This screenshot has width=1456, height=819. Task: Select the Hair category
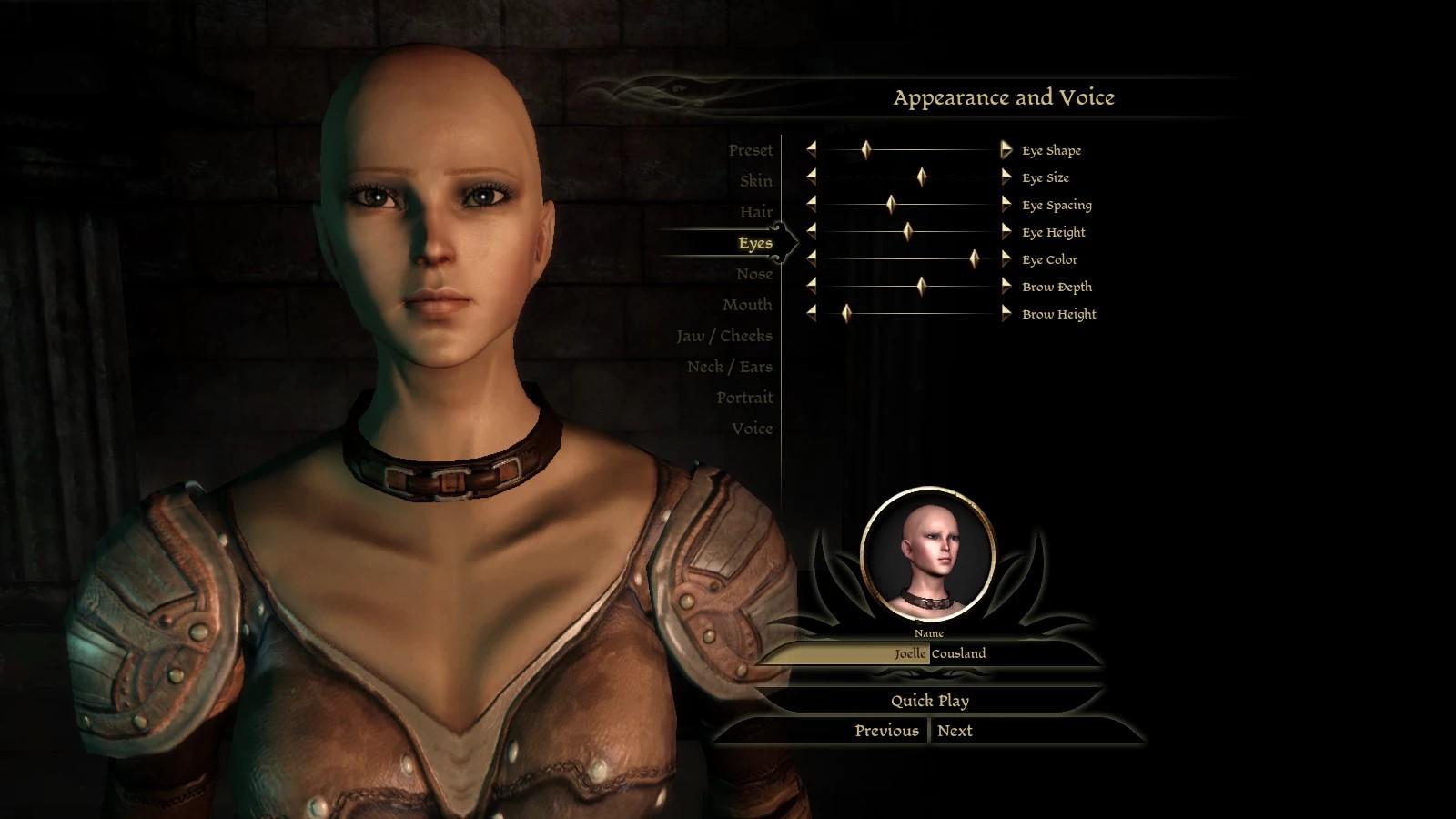pyautogui.click(x=755, y=212)
